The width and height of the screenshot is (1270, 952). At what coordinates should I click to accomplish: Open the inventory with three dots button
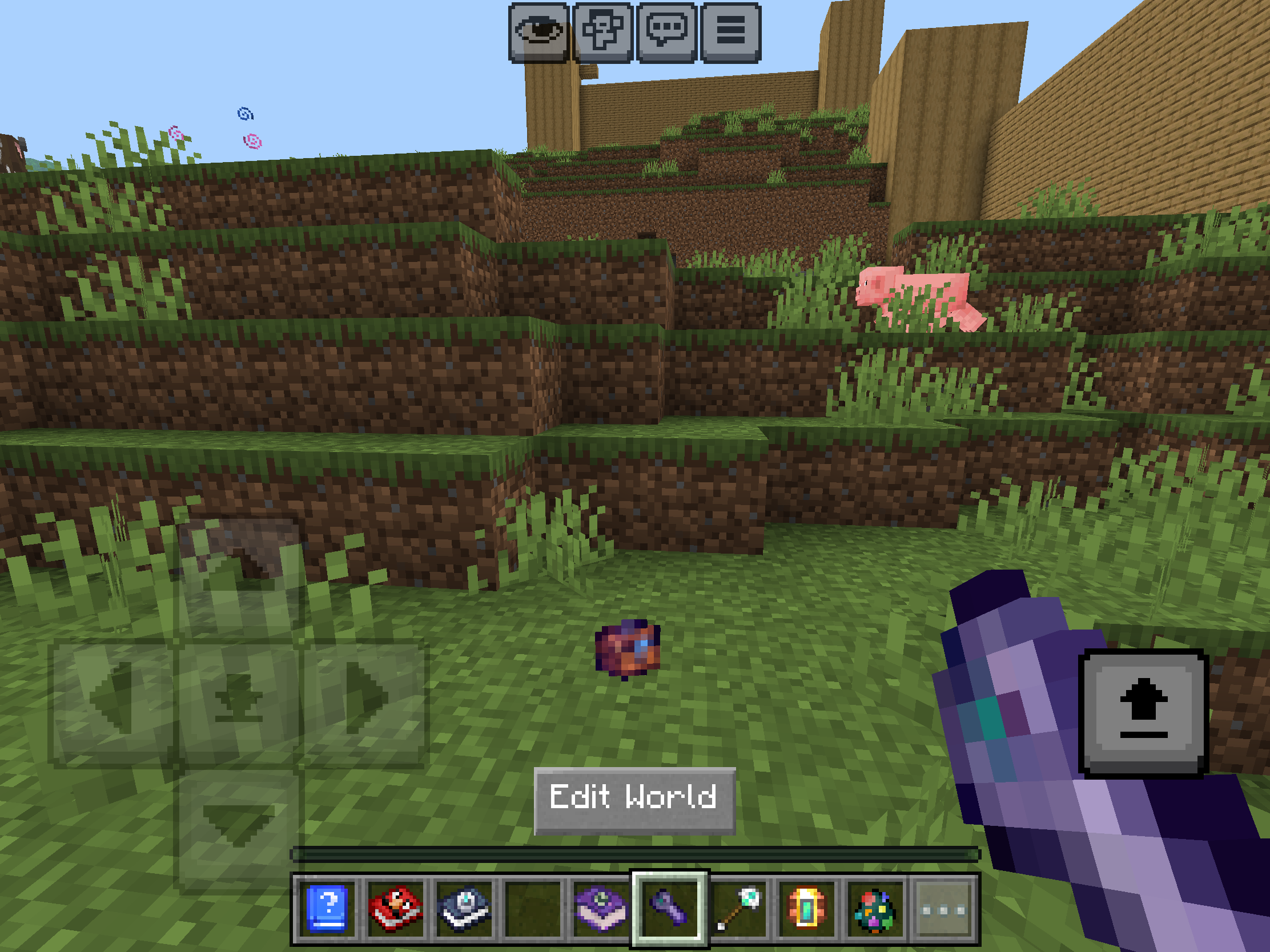point(943,909)
